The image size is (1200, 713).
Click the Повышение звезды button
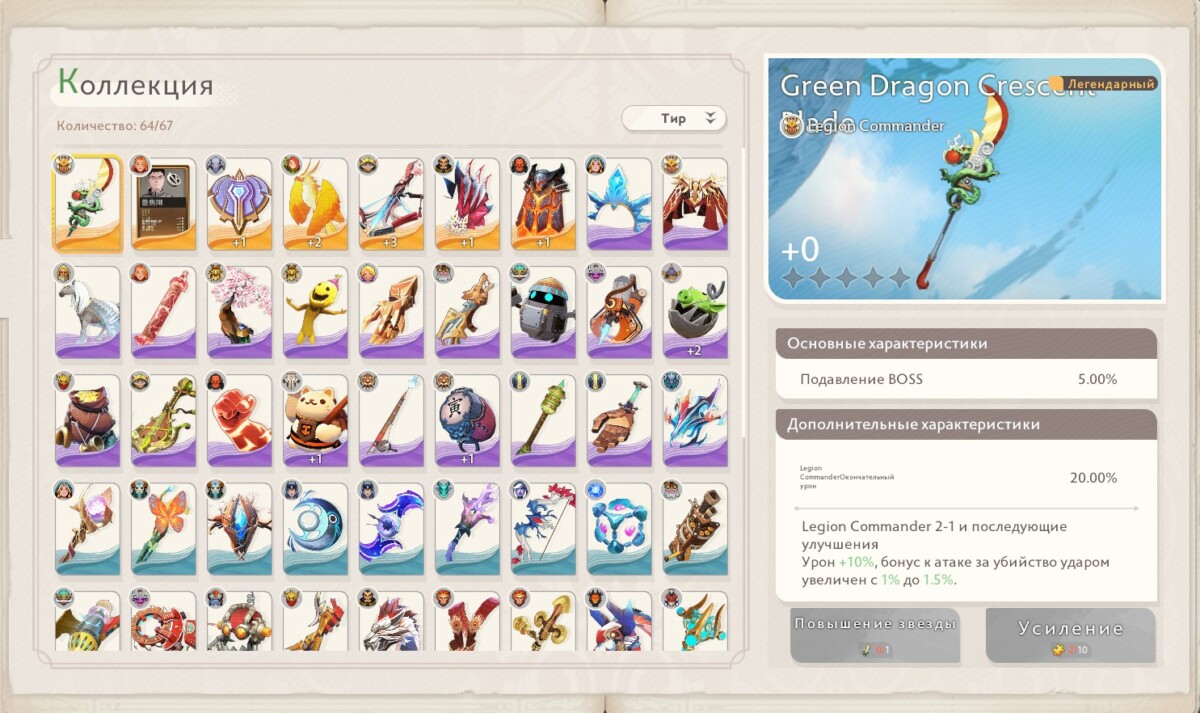point(875,634)
